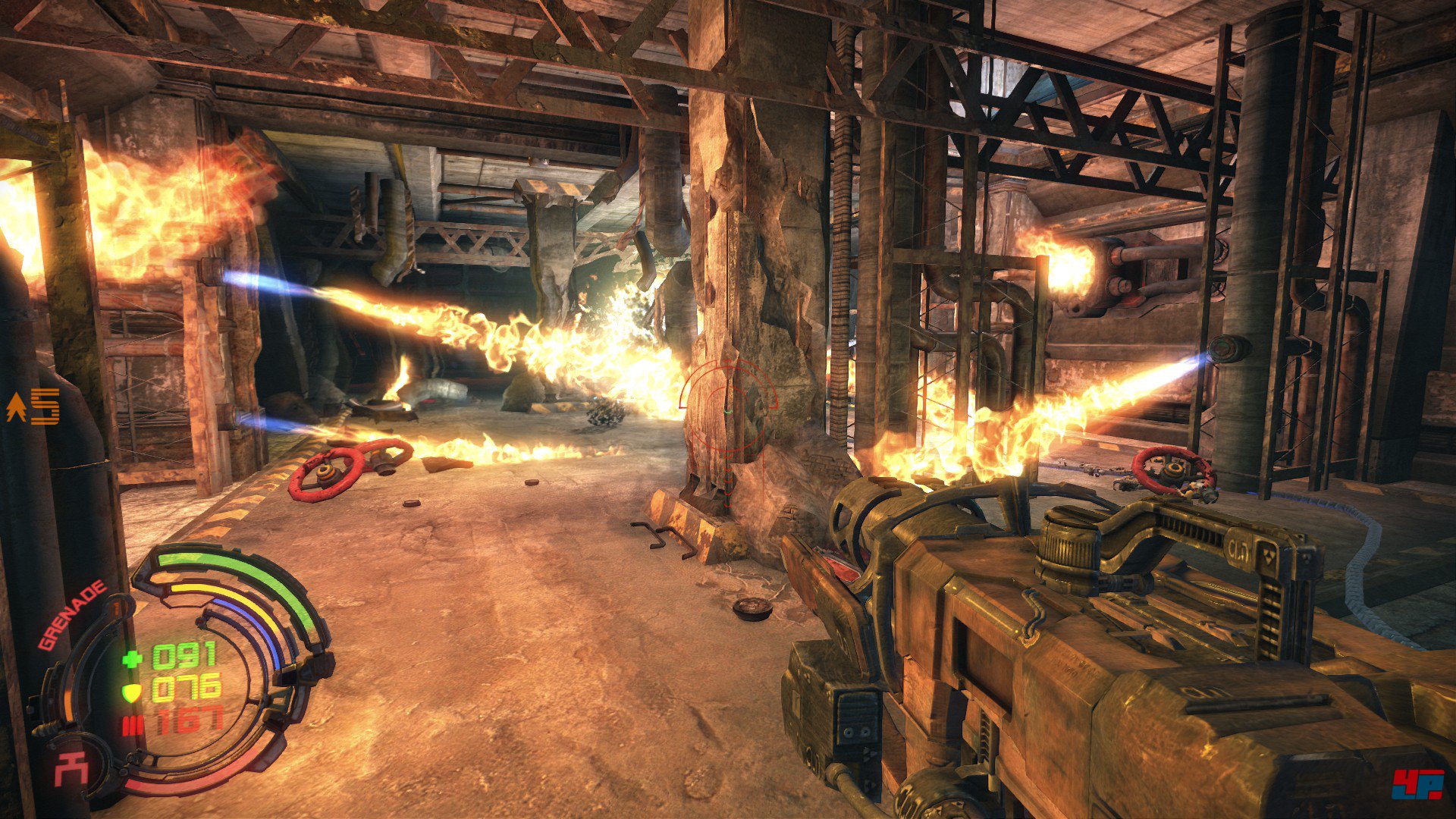Open the orange upgrade arrow indicator
The height and width of the screenshot is (819, 1456).
pyautogui.click(x=16, y=407)
